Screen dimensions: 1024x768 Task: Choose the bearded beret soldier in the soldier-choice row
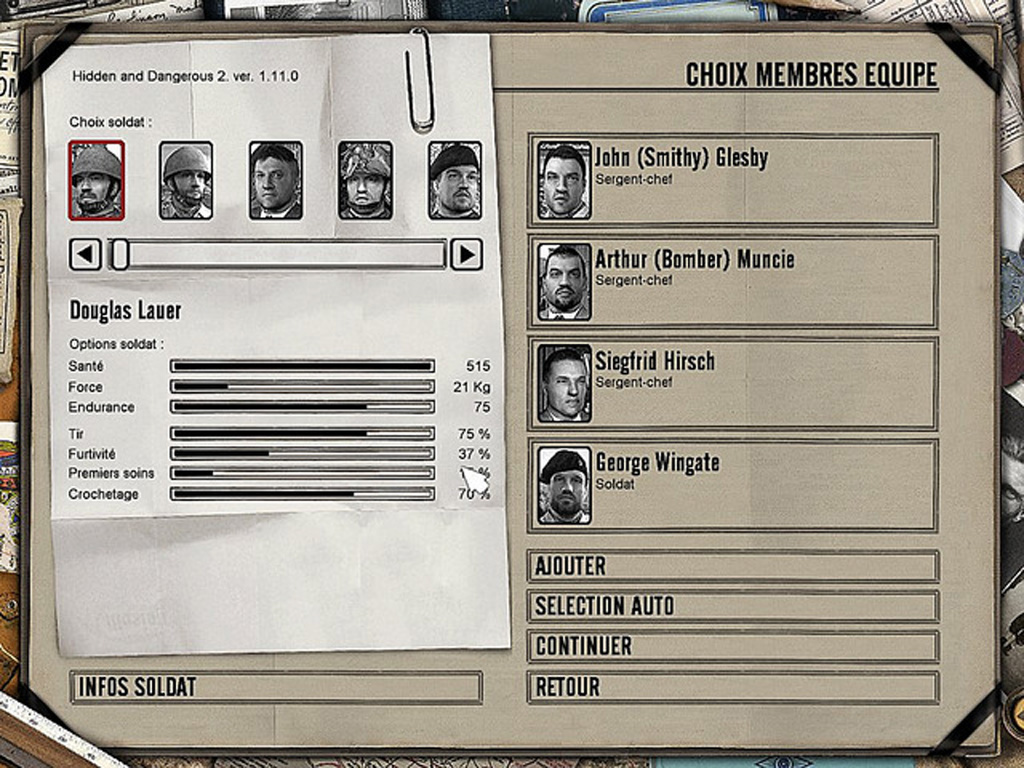(455, 180)
